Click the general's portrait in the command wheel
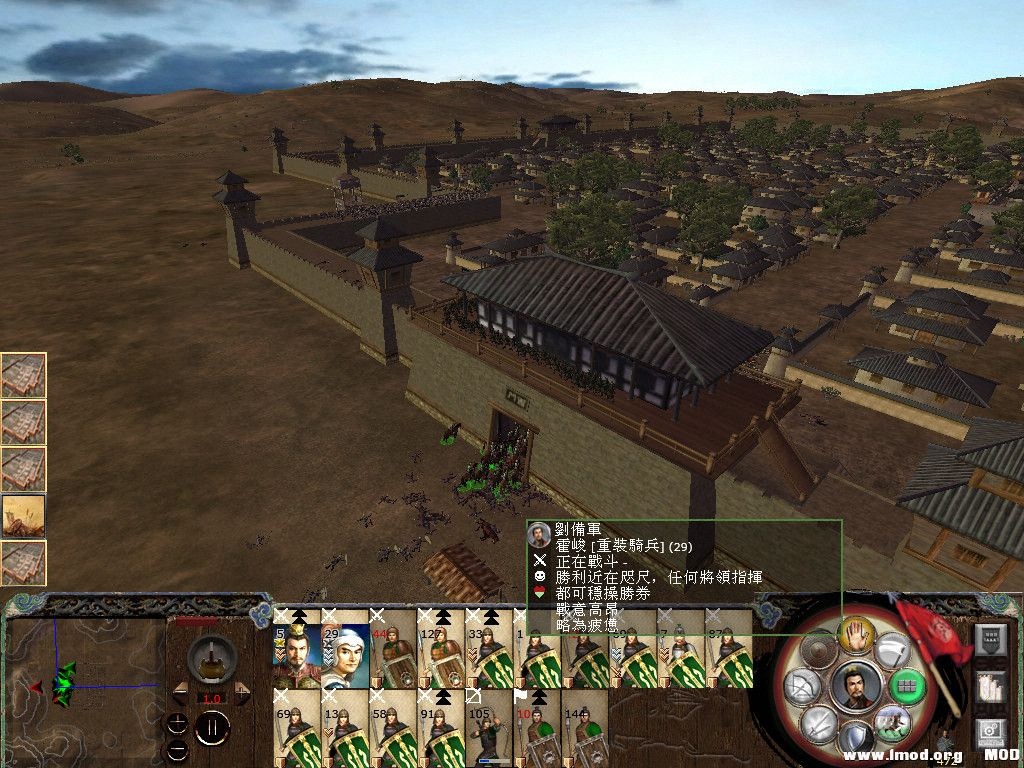 pyautogui.click(x=856, y=686)
